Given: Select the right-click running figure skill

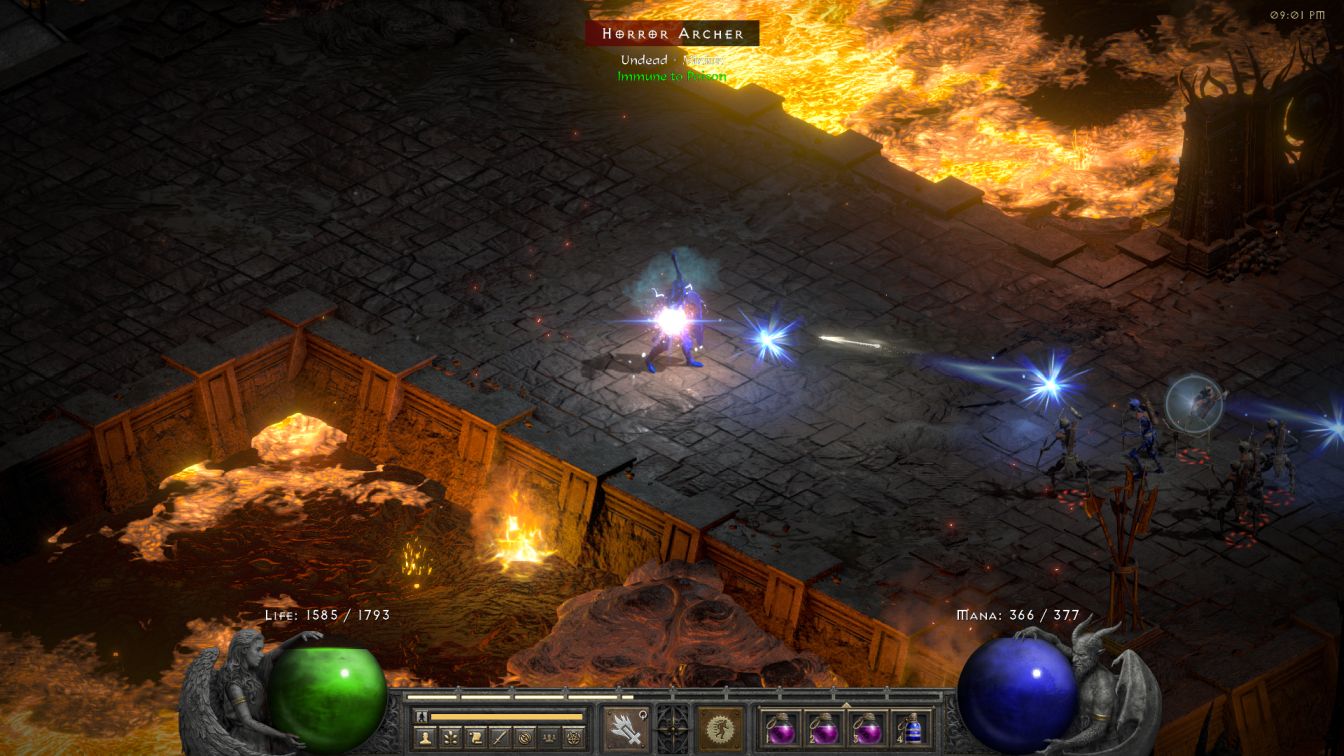Looking at the screenshot, I should 720,728.
